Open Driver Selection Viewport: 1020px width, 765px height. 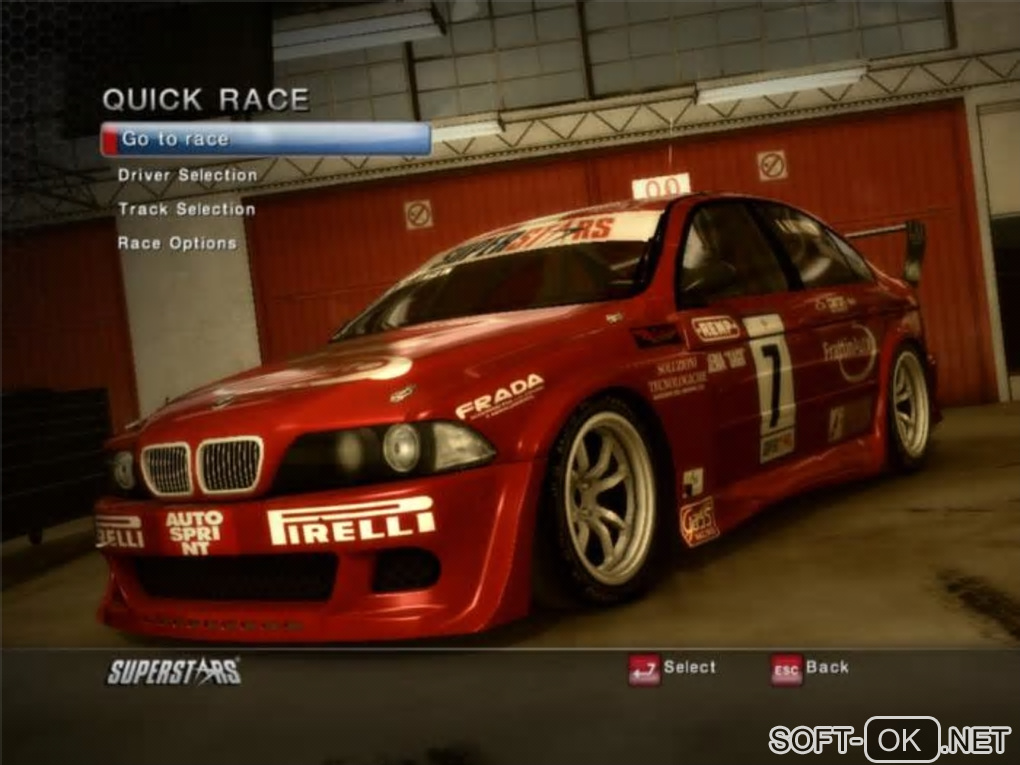tap(188, 175)
